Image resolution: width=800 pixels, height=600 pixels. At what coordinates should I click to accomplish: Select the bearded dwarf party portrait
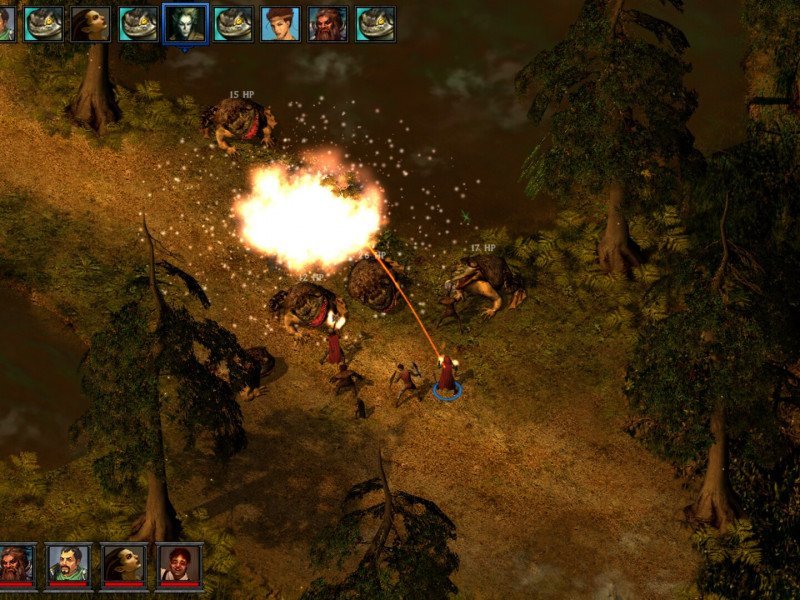click(17, 565)
